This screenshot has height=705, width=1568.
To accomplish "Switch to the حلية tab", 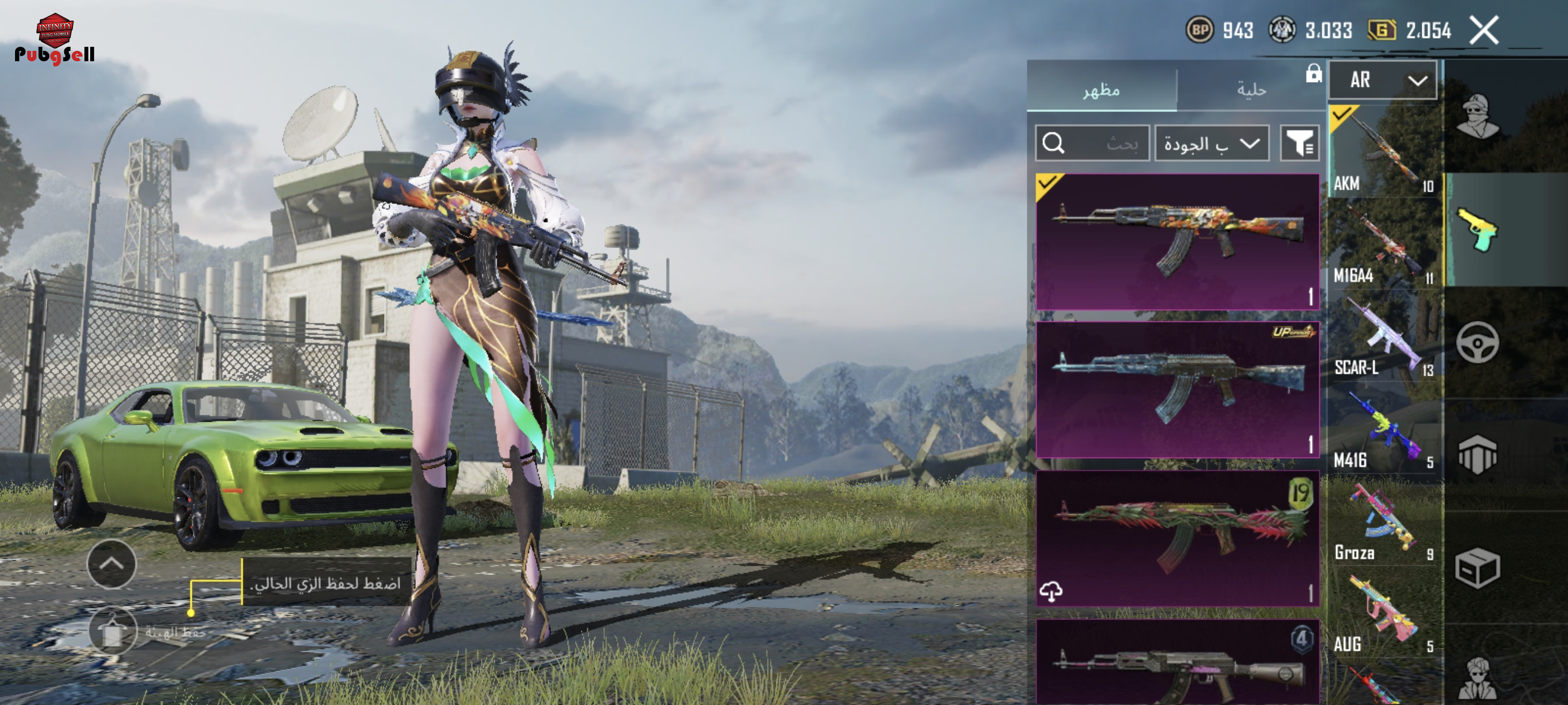I will pos(1250,90).
